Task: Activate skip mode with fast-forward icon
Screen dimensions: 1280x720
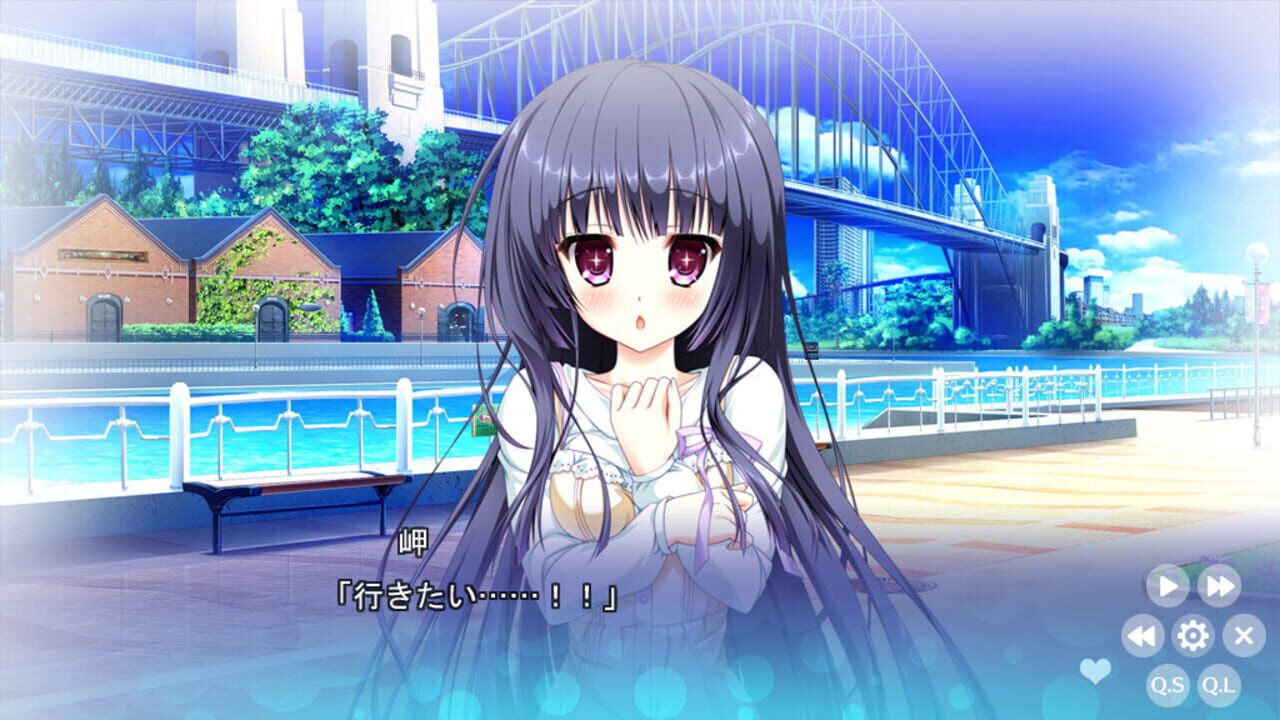Action: (x=1219, y=586)
